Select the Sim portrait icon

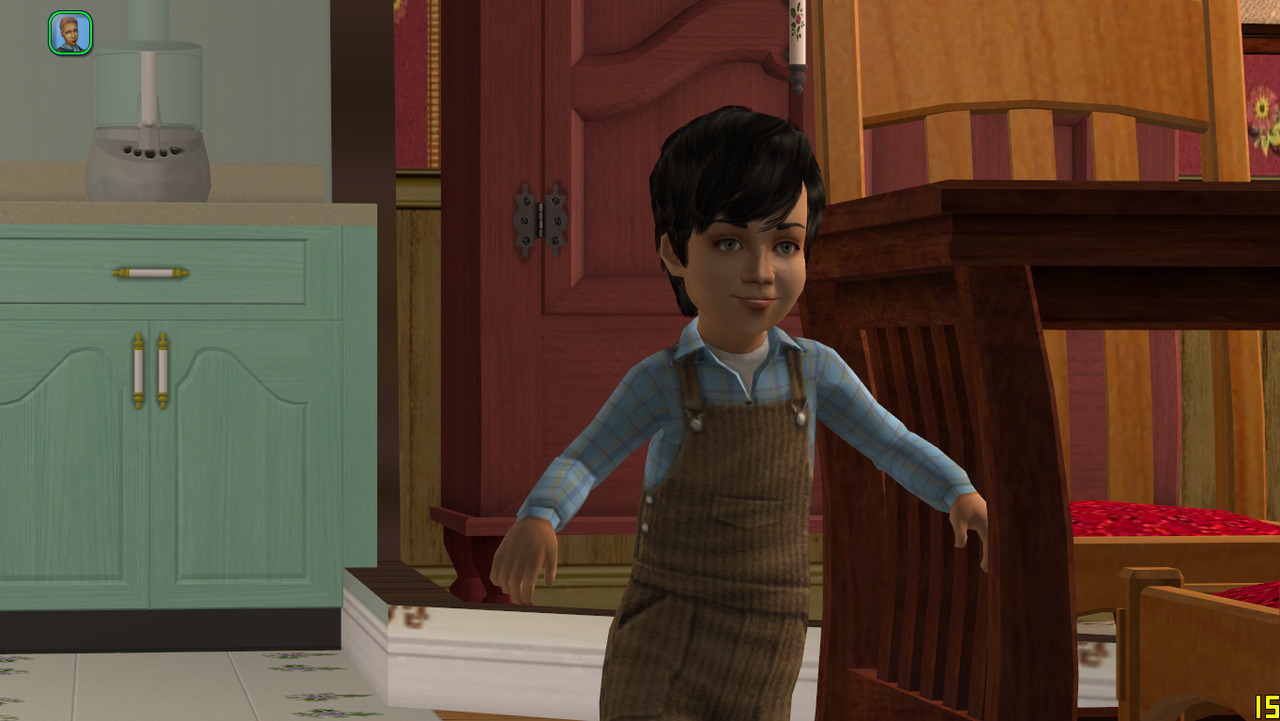click(x=70, y=33)
